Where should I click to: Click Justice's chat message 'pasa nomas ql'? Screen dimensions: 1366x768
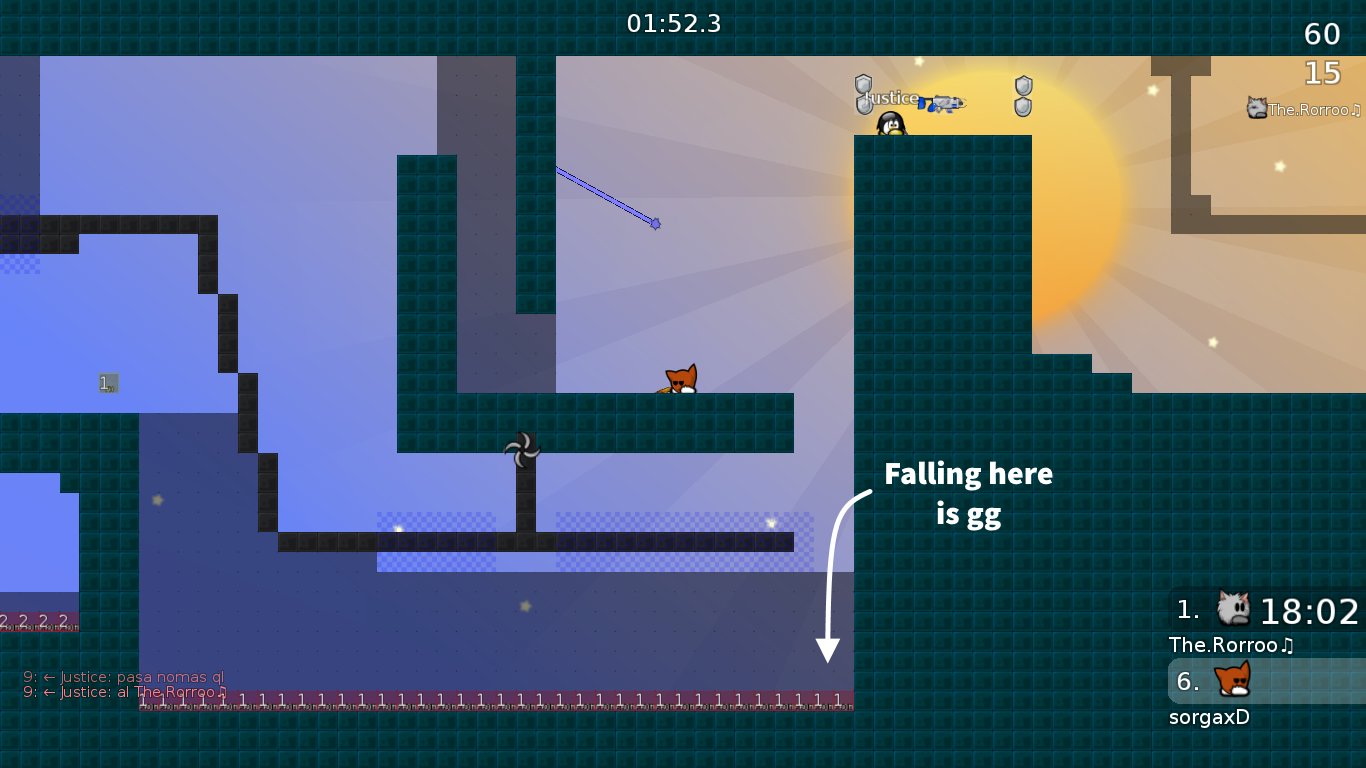tap(124, 676)
